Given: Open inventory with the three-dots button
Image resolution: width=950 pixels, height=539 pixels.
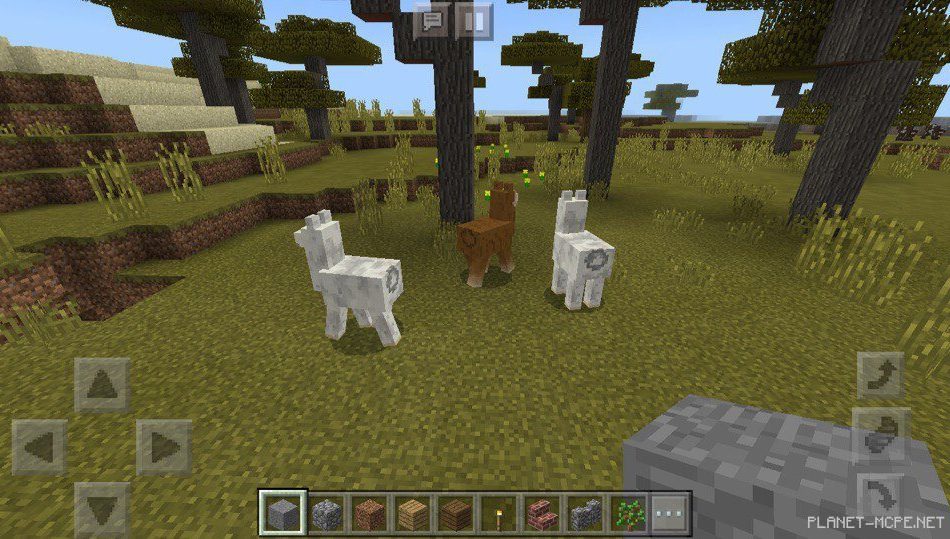Looking at the screenshot, I should pyautogui.click(x=670, y=514).
